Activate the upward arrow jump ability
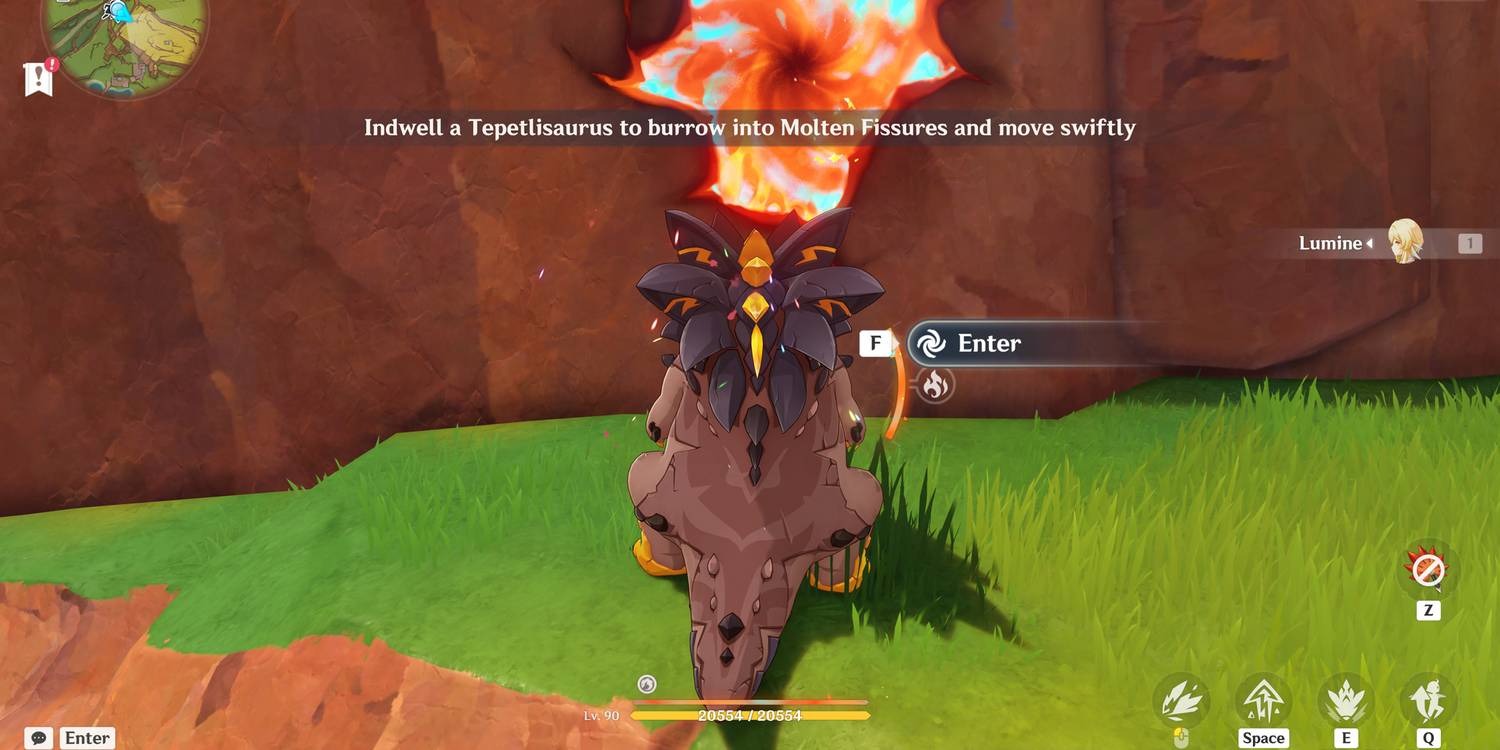The width and height of the screenshot is (1500, 750). (1262, 701)
